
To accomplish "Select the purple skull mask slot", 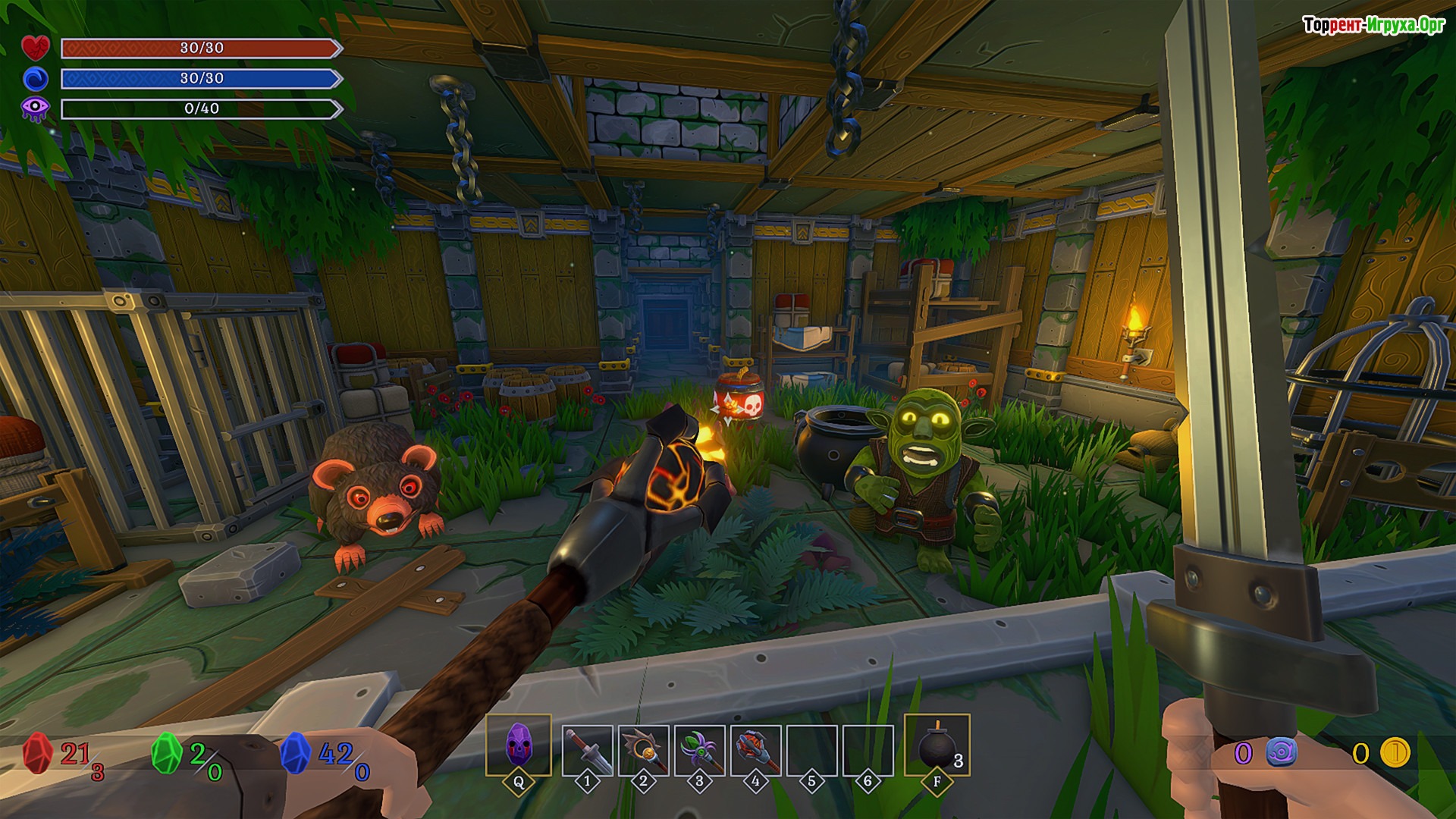I will click(x=518, y=744).
